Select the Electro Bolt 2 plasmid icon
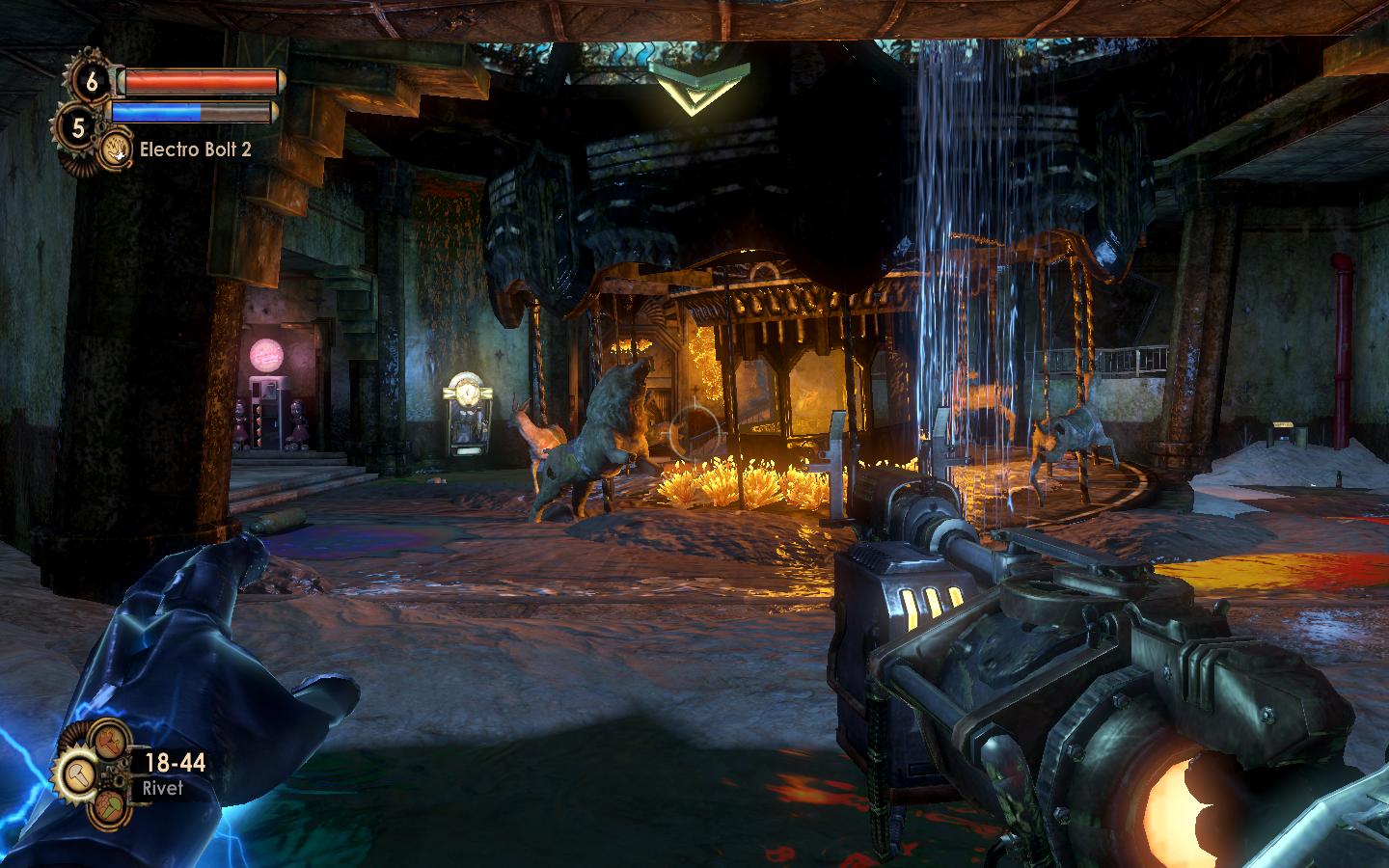This screenshot has width=1389, height=868. coord(118,149)
